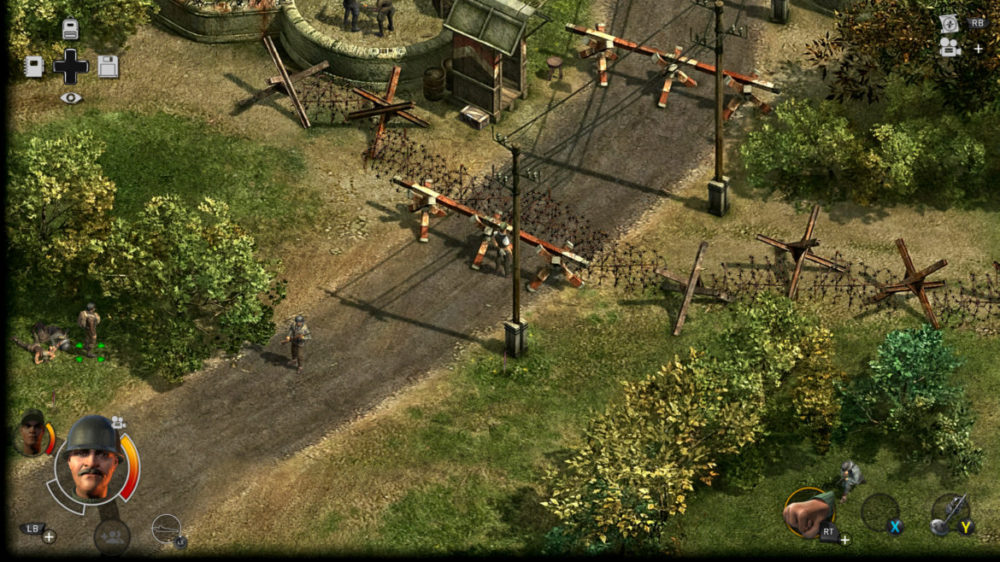Switch to the small commando portrait
The image size is (1000, 562).
click(x=33, y=434)
